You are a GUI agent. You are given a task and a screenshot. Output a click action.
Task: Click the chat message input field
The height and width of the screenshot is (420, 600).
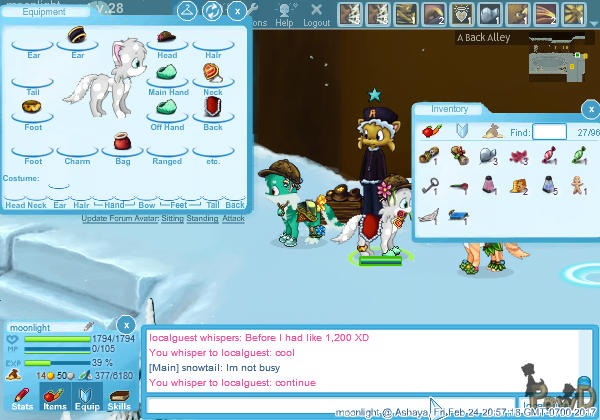(330, 404)
